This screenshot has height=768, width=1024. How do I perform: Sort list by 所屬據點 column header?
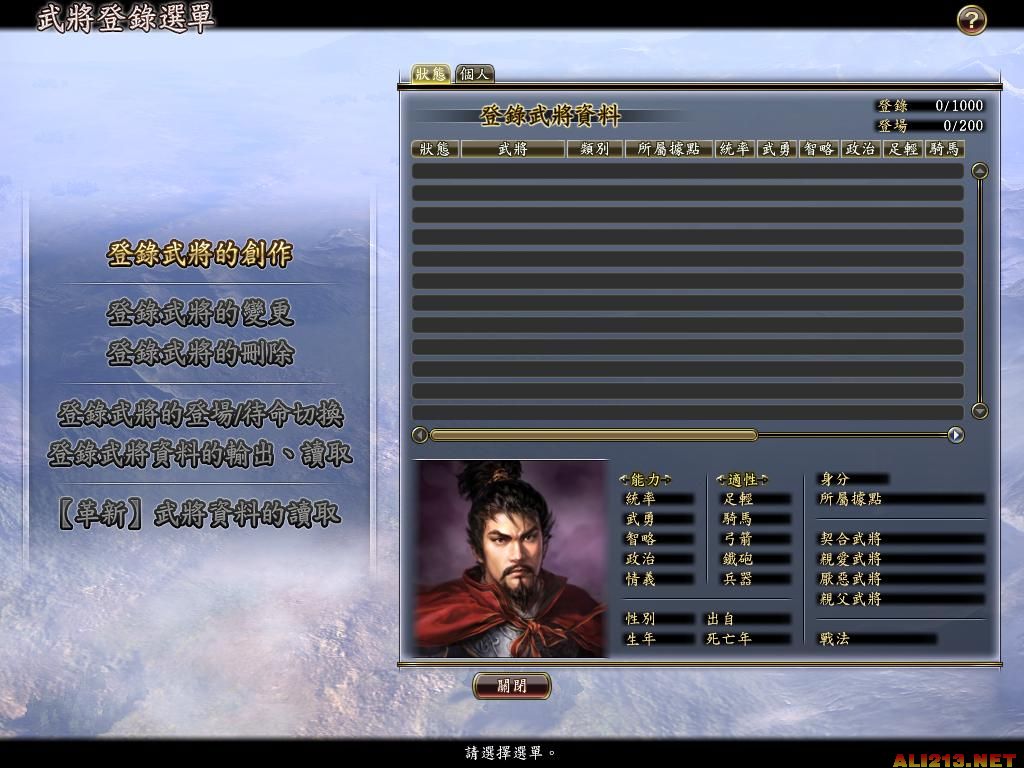coord(668,149)
